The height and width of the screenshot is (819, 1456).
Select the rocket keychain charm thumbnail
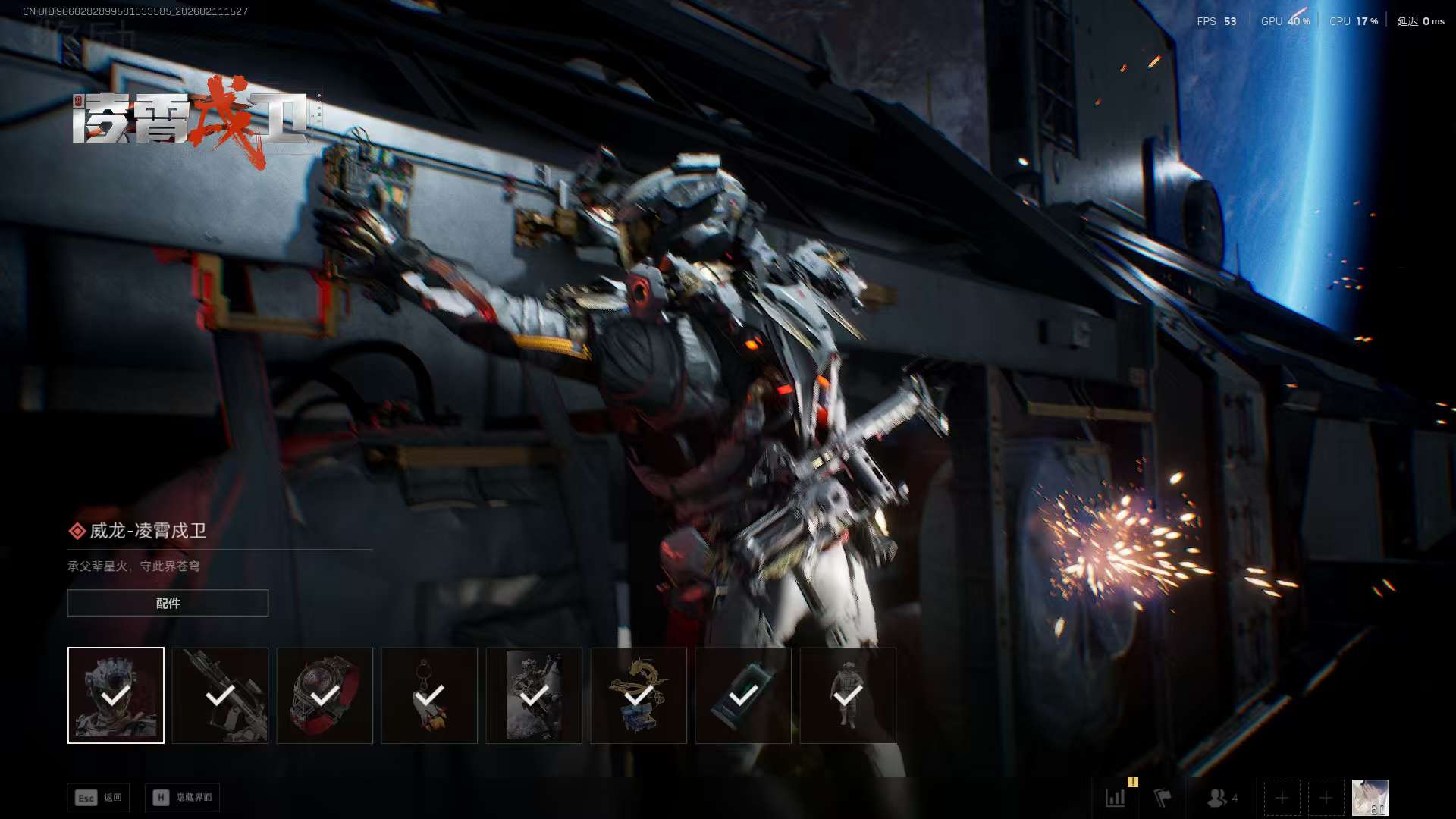(x=429, y=695)
